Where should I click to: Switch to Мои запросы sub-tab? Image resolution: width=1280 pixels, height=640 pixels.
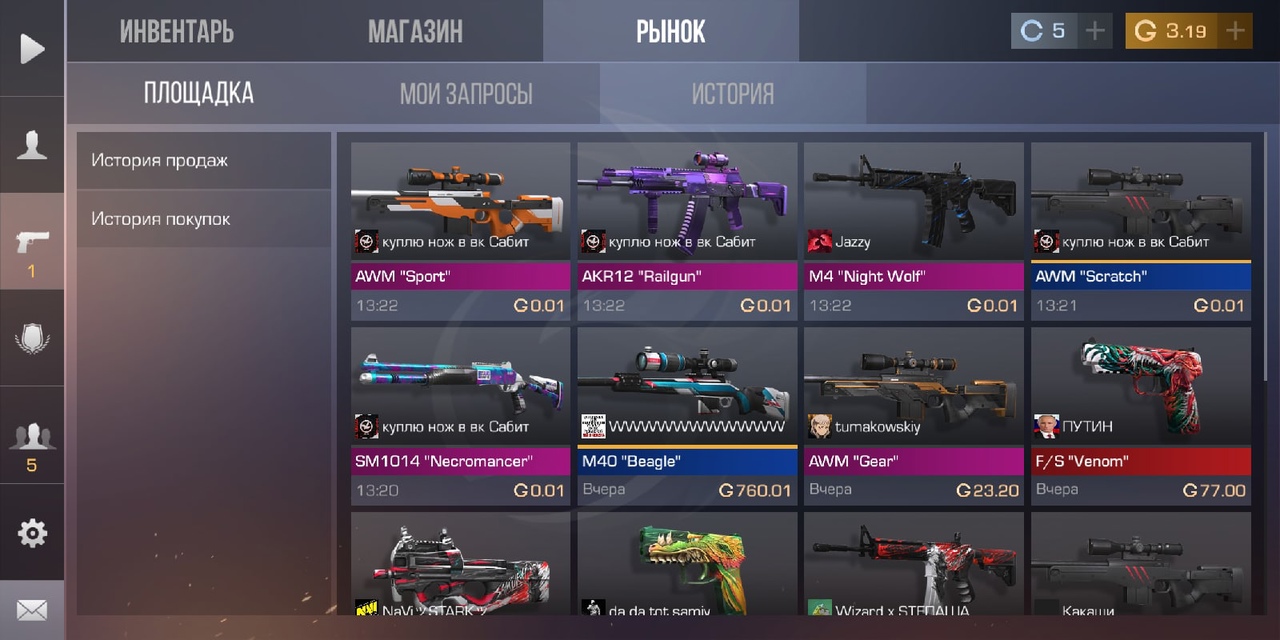[x=466, y=94]
